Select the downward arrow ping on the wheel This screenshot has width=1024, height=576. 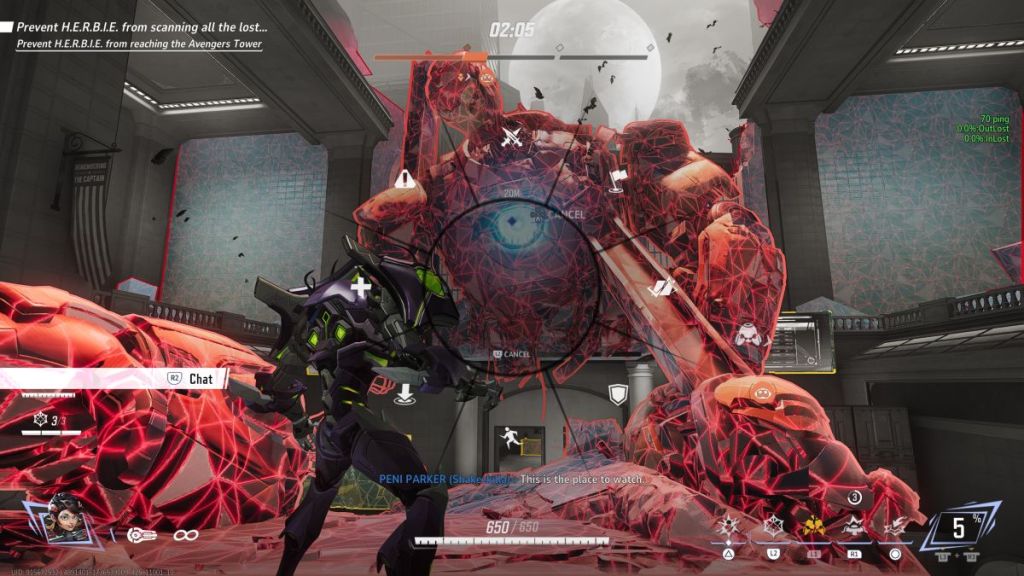click(404, 392)
